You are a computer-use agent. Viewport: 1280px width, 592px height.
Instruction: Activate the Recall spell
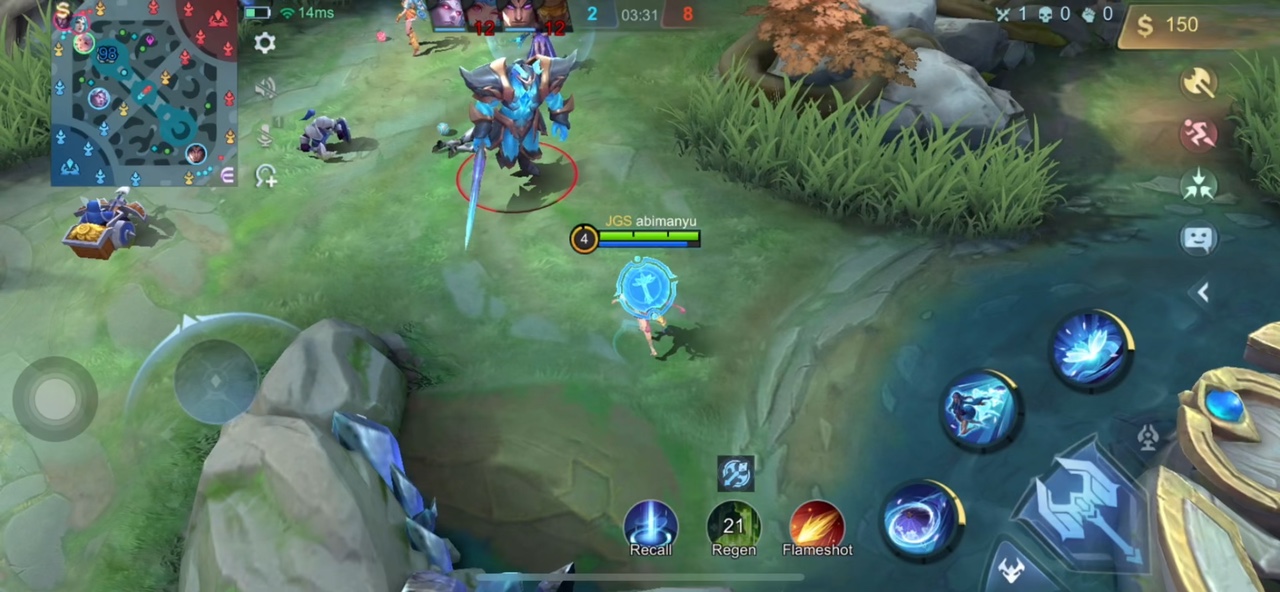tap(651, 525)
